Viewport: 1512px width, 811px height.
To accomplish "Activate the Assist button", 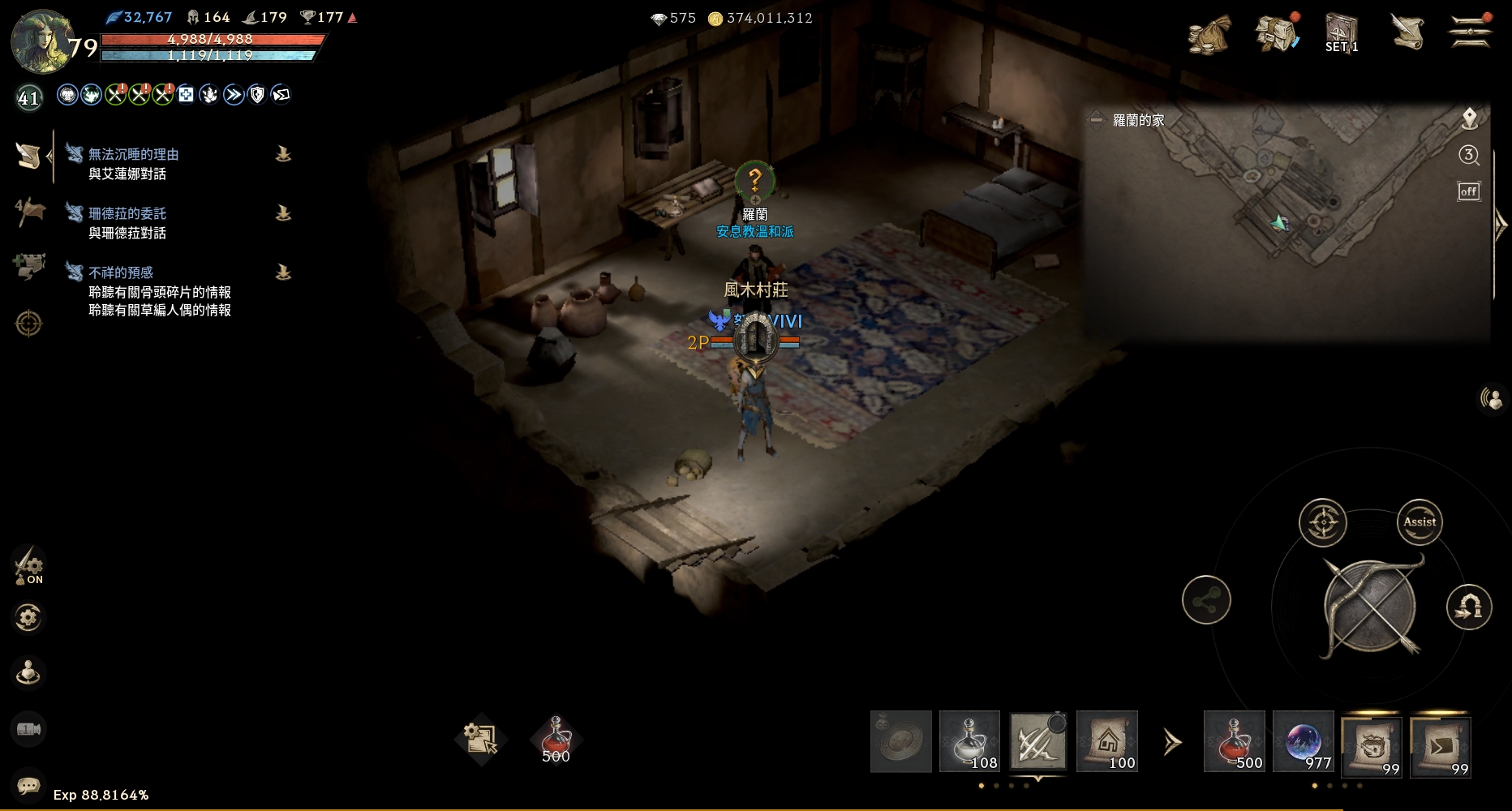I will pyautogui.click(x=1420, y=522).
